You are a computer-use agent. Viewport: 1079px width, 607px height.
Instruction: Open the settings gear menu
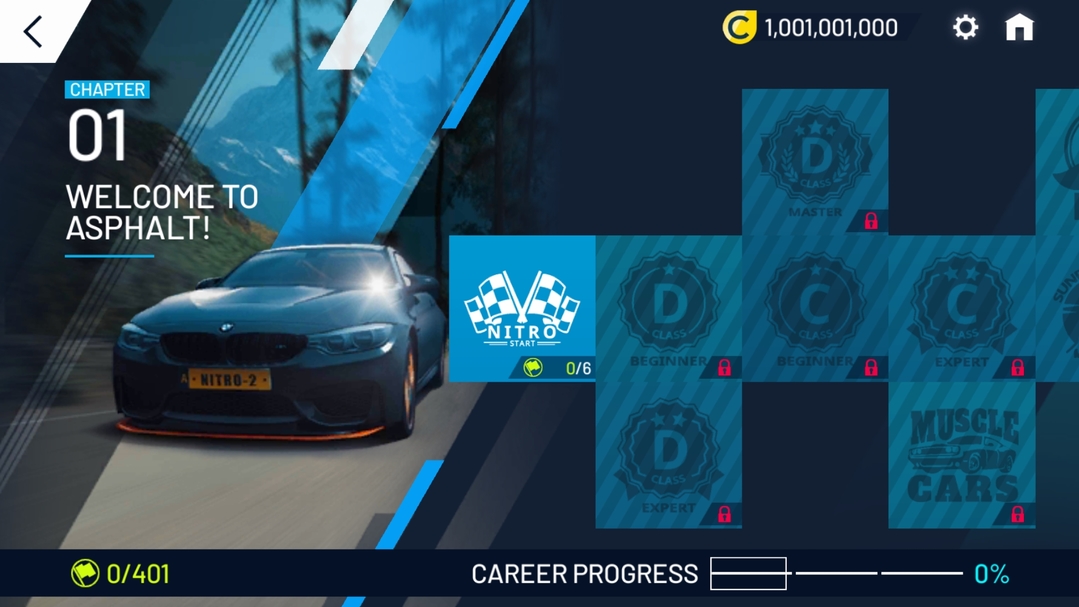coord(965,28)
